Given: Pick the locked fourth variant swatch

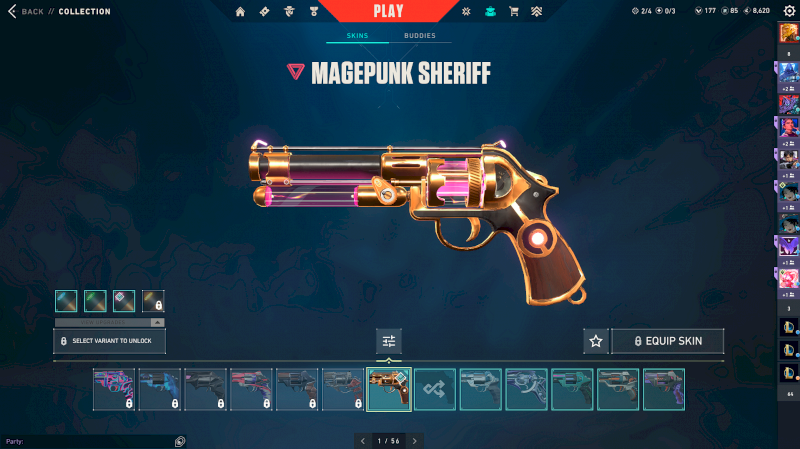Looking at the screenshot, I should pyautogui.click(x=153, y=300).
